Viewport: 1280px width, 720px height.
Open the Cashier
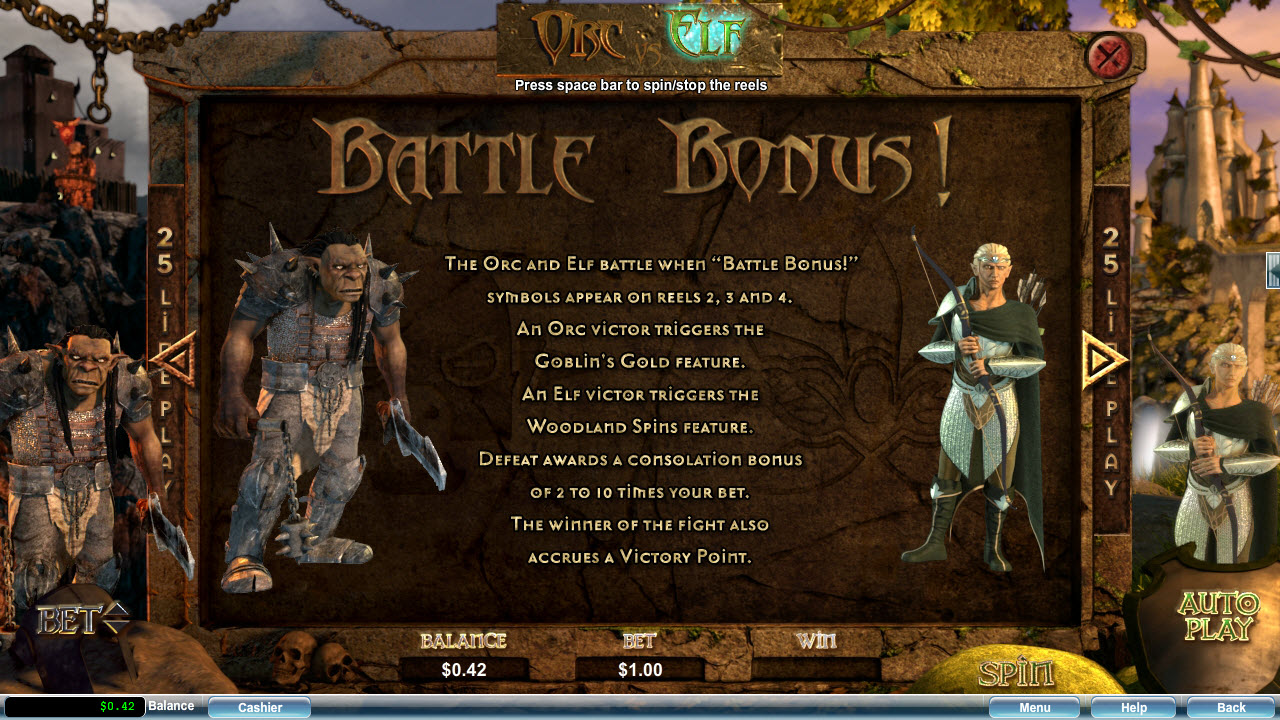coord(260,707)
